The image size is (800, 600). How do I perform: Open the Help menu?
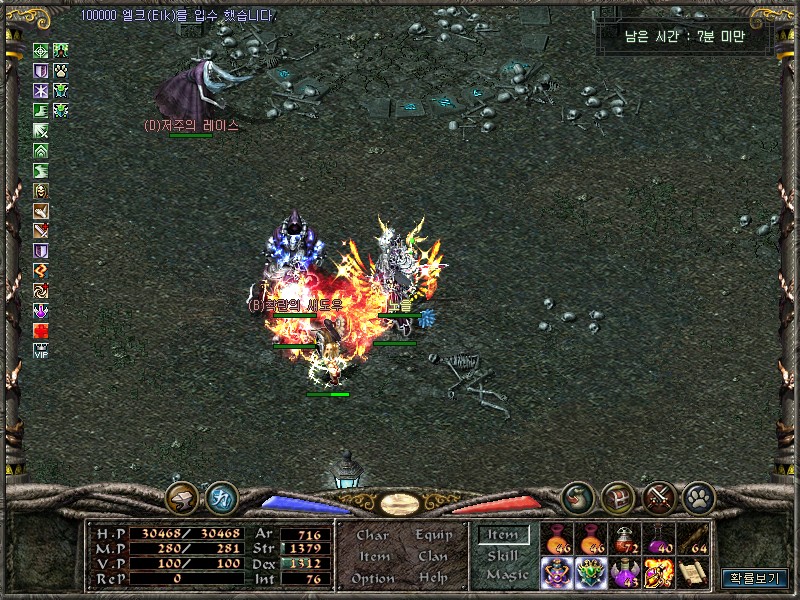433,578
